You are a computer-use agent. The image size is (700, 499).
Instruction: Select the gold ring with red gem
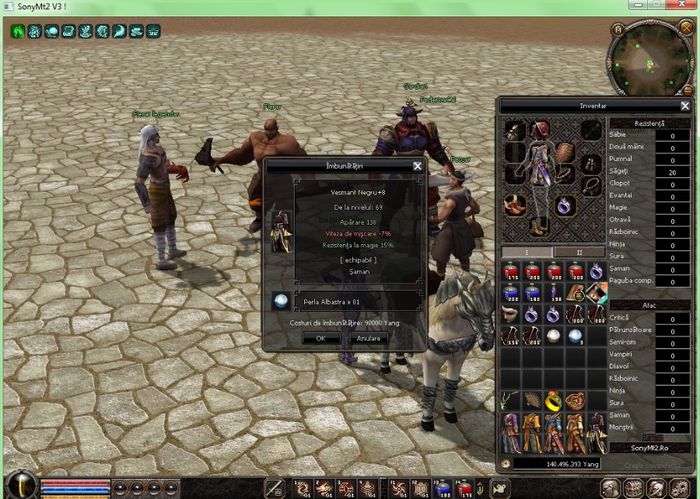pos(553,399)
